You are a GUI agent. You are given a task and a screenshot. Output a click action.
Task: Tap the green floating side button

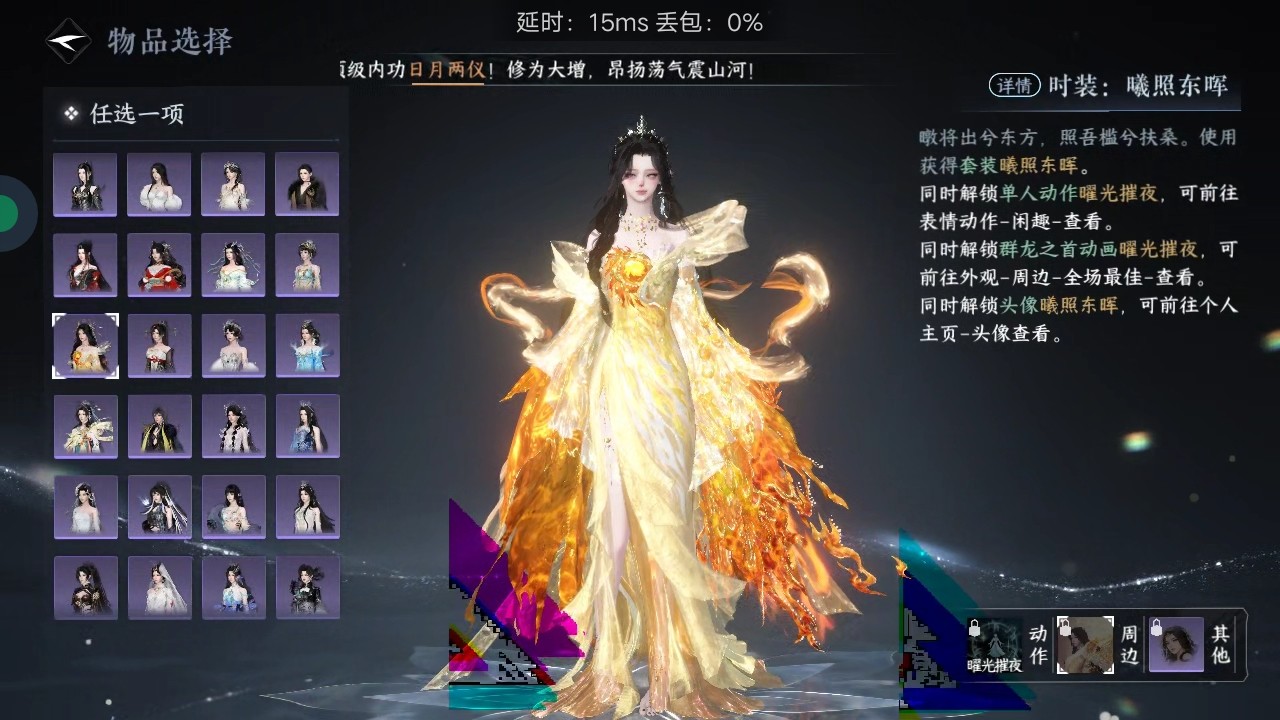(8, 212)
